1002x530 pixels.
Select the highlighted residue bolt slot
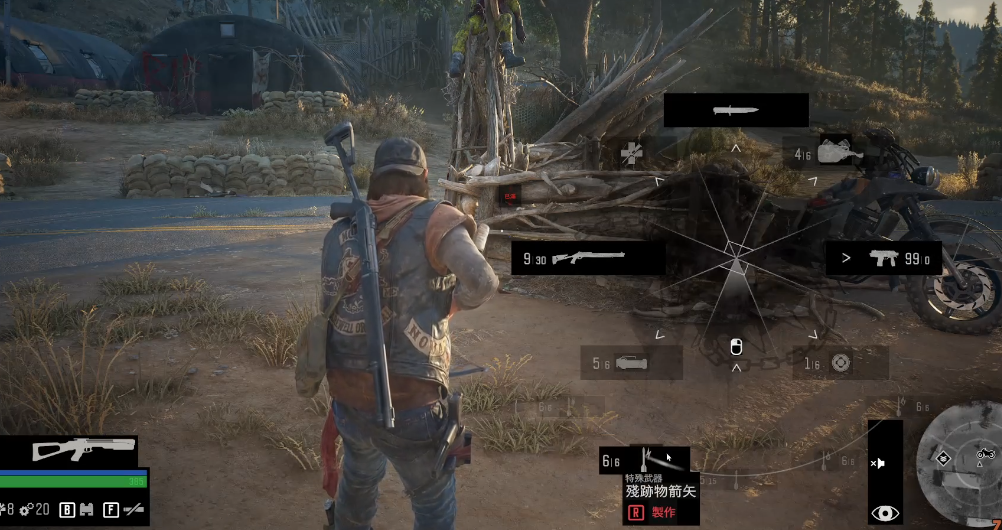tap(658, 461)
